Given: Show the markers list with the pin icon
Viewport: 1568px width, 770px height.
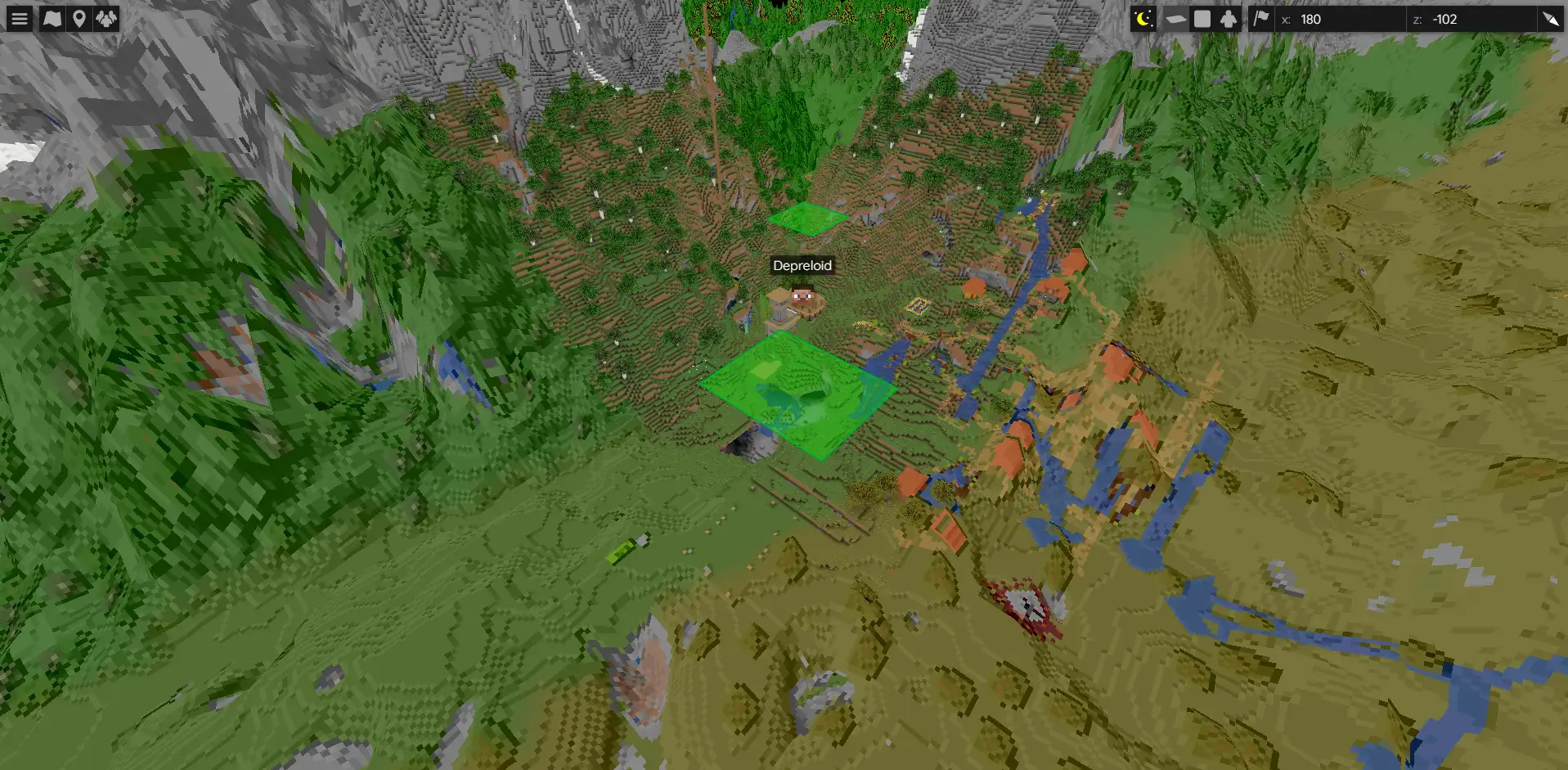Looking at the screenshot, I should [x=79, y=19].
